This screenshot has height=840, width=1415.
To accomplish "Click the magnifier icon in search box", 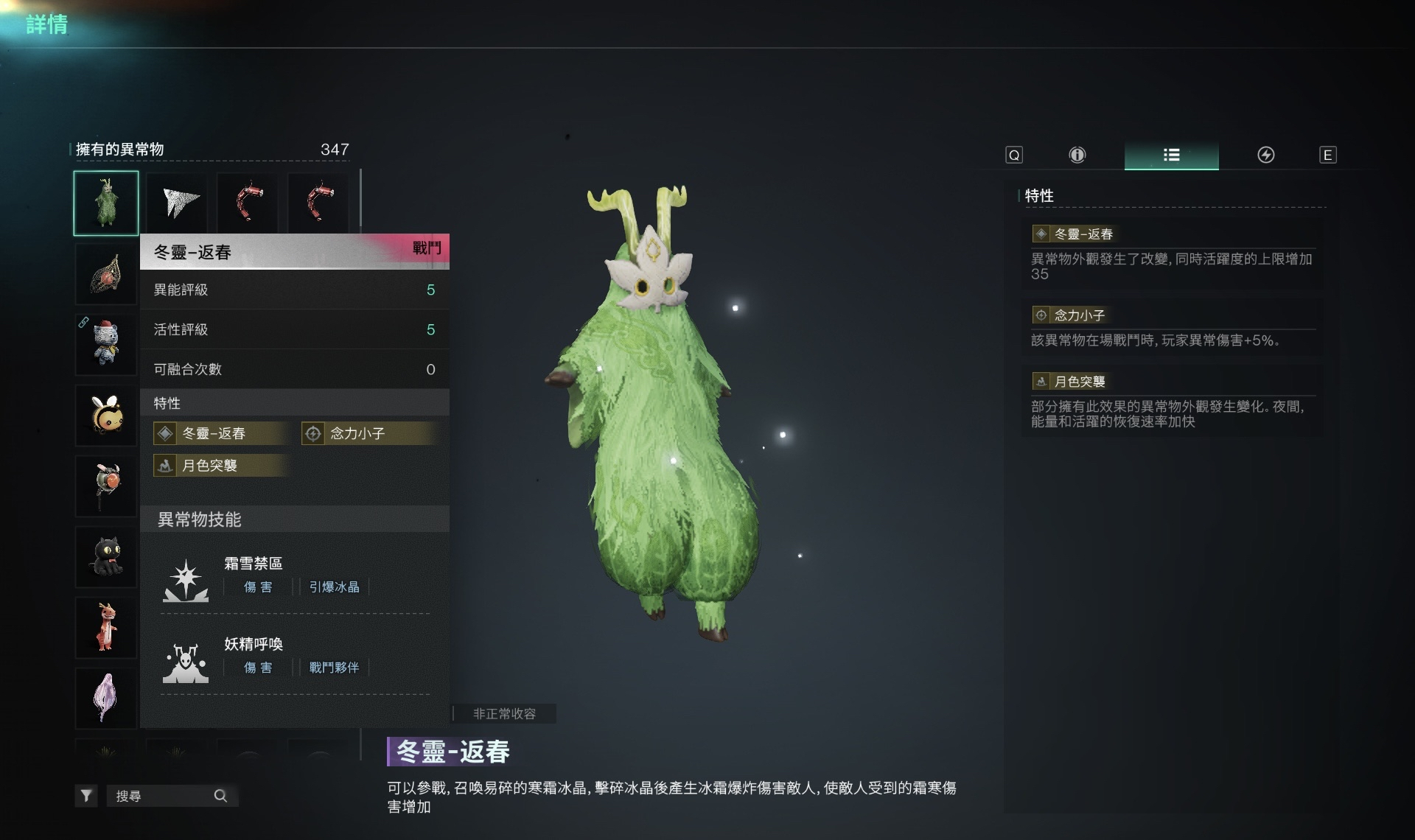I will [220, 796].
